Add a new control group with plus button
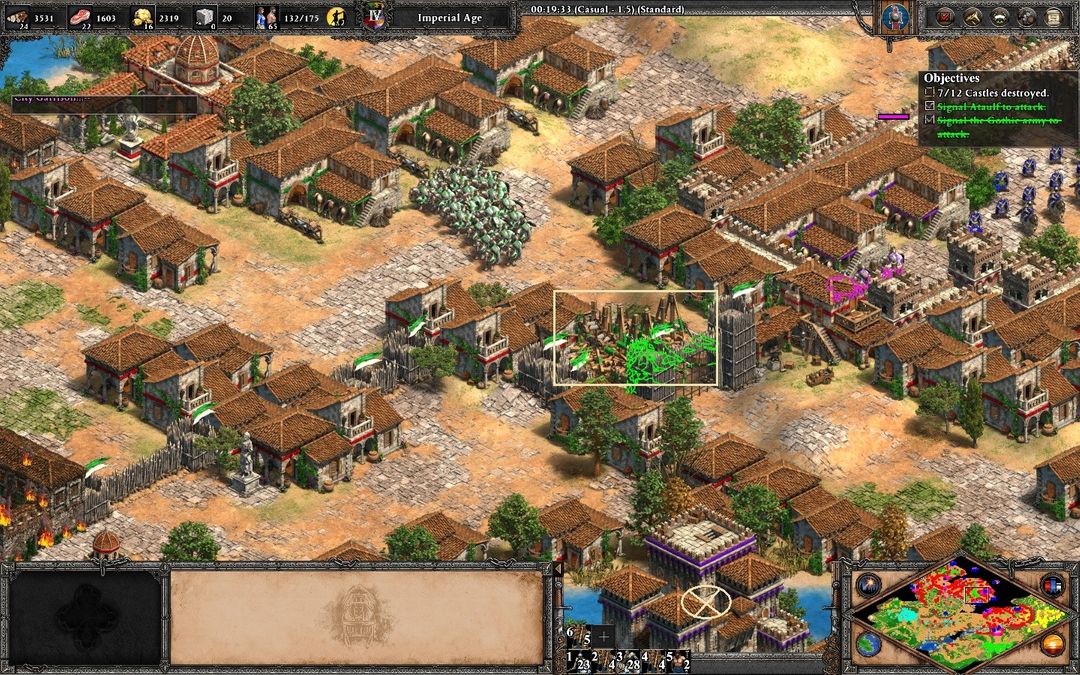Viewport: 1080px width, 675px height. tap(604, 637)
